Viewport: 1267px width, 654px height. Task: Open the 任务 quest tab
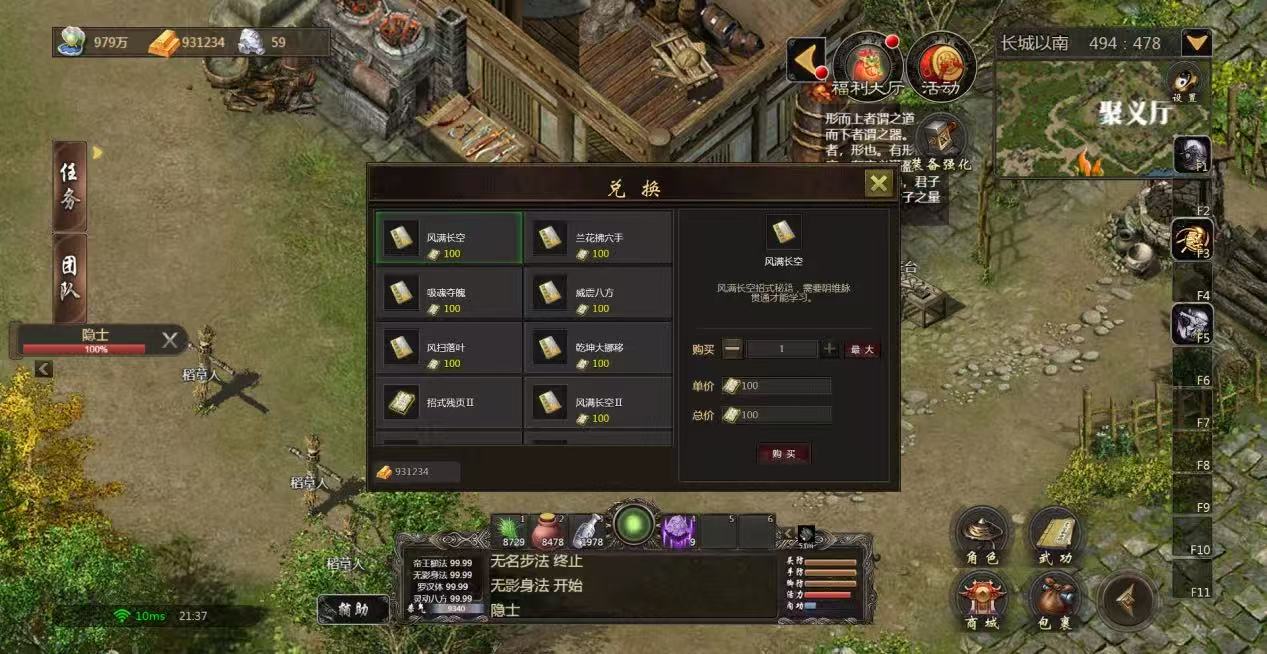(x=70, y=186)
